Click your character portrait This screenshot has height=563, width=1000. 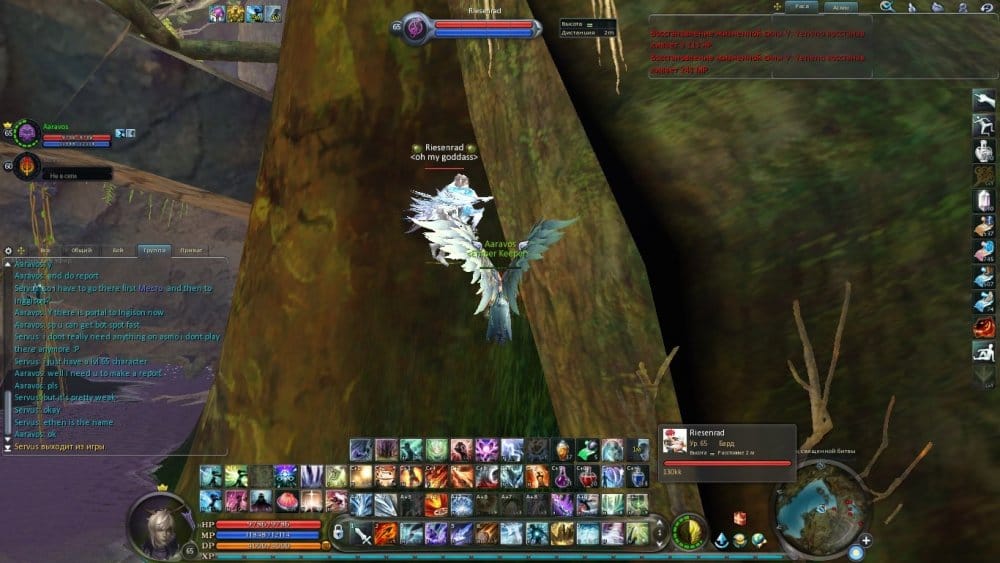click(160, 523)
